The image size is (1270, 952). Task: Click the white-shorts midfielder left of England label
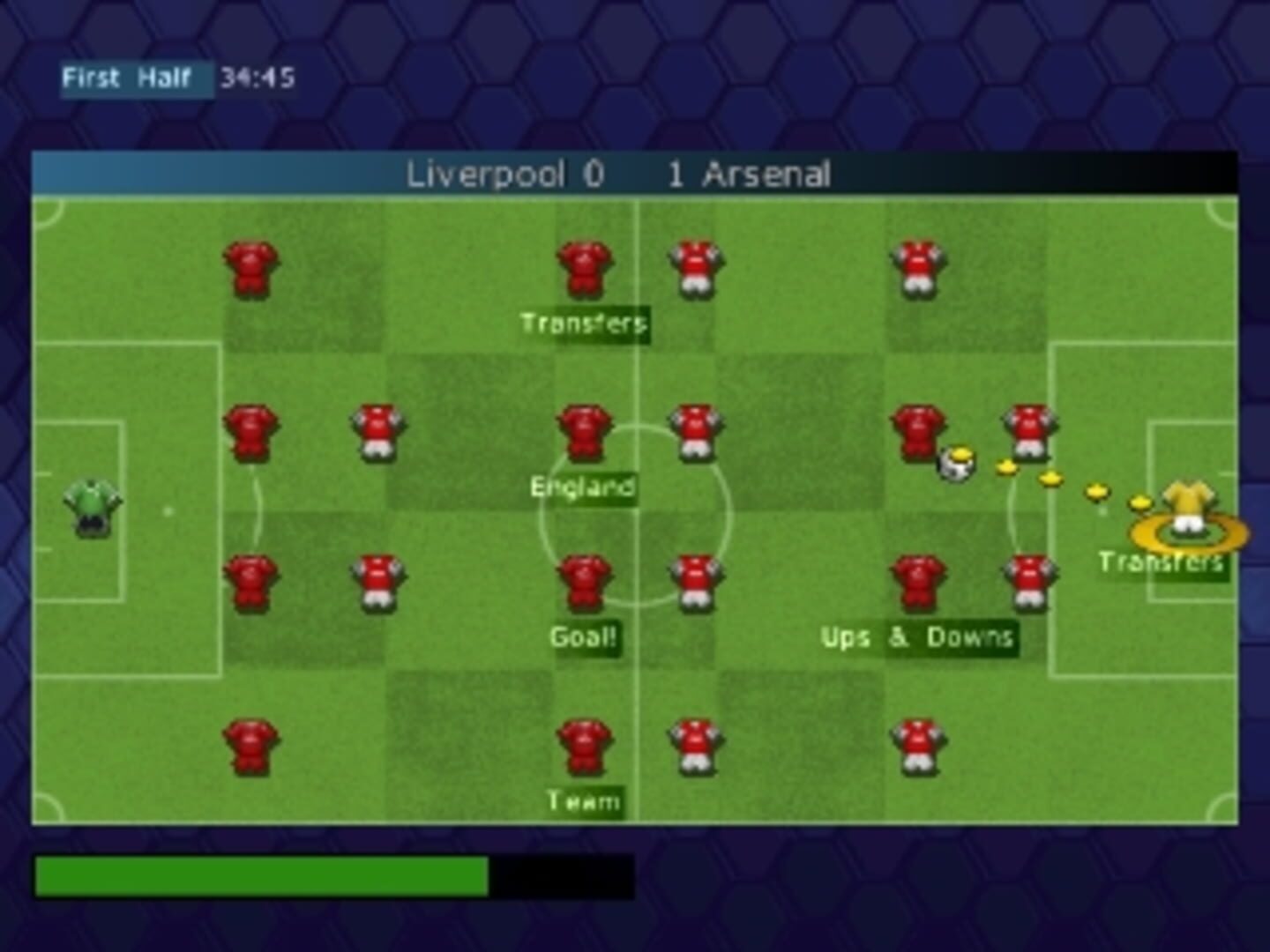click(379, 432)
